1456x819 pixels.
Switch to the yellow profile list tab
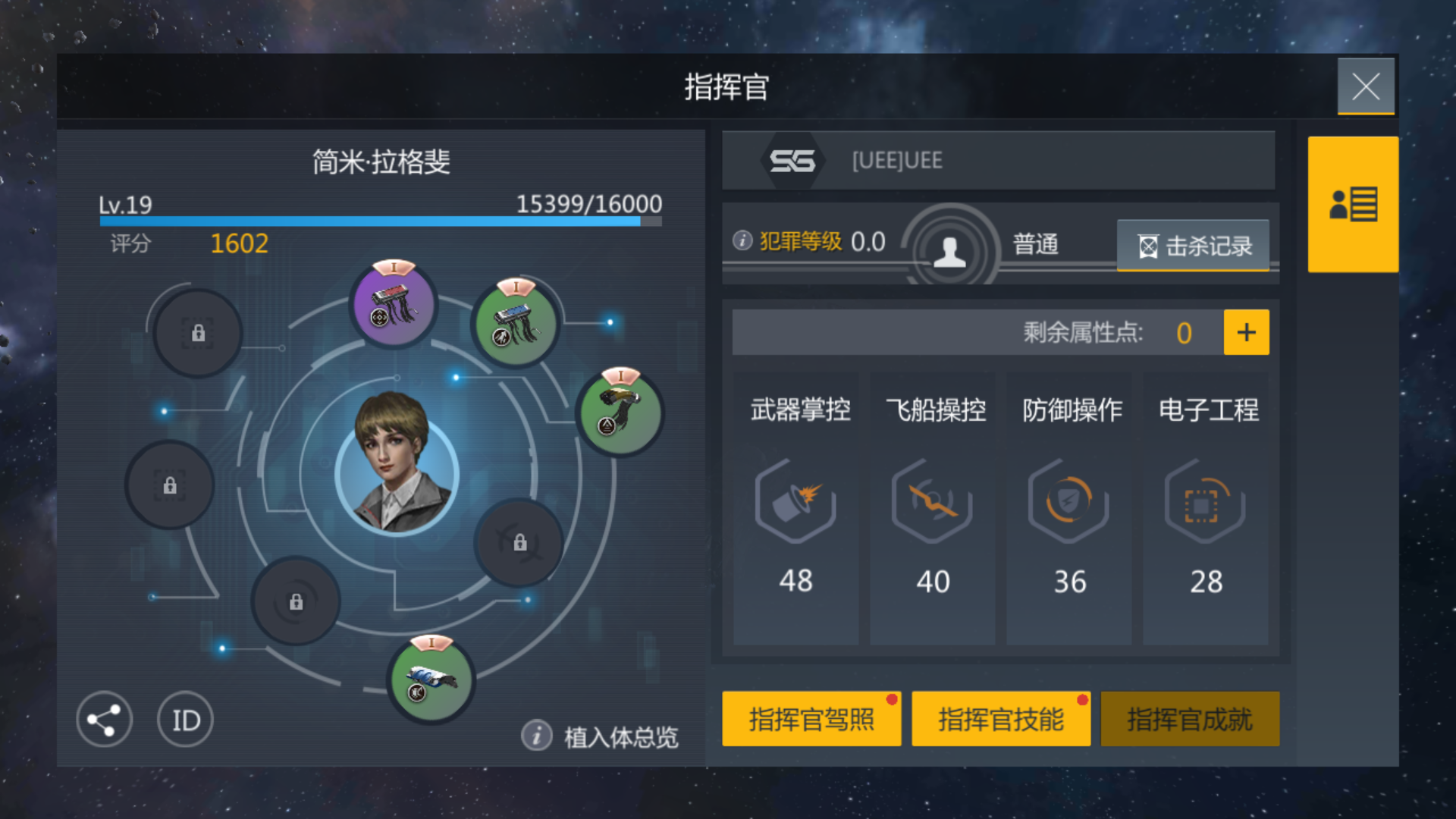pos(1353,205)
